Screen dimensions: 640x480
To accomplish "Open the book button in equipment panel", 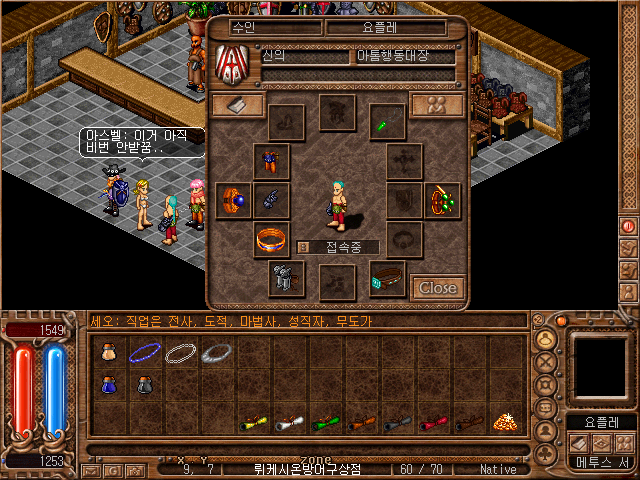I will point(237,105).
